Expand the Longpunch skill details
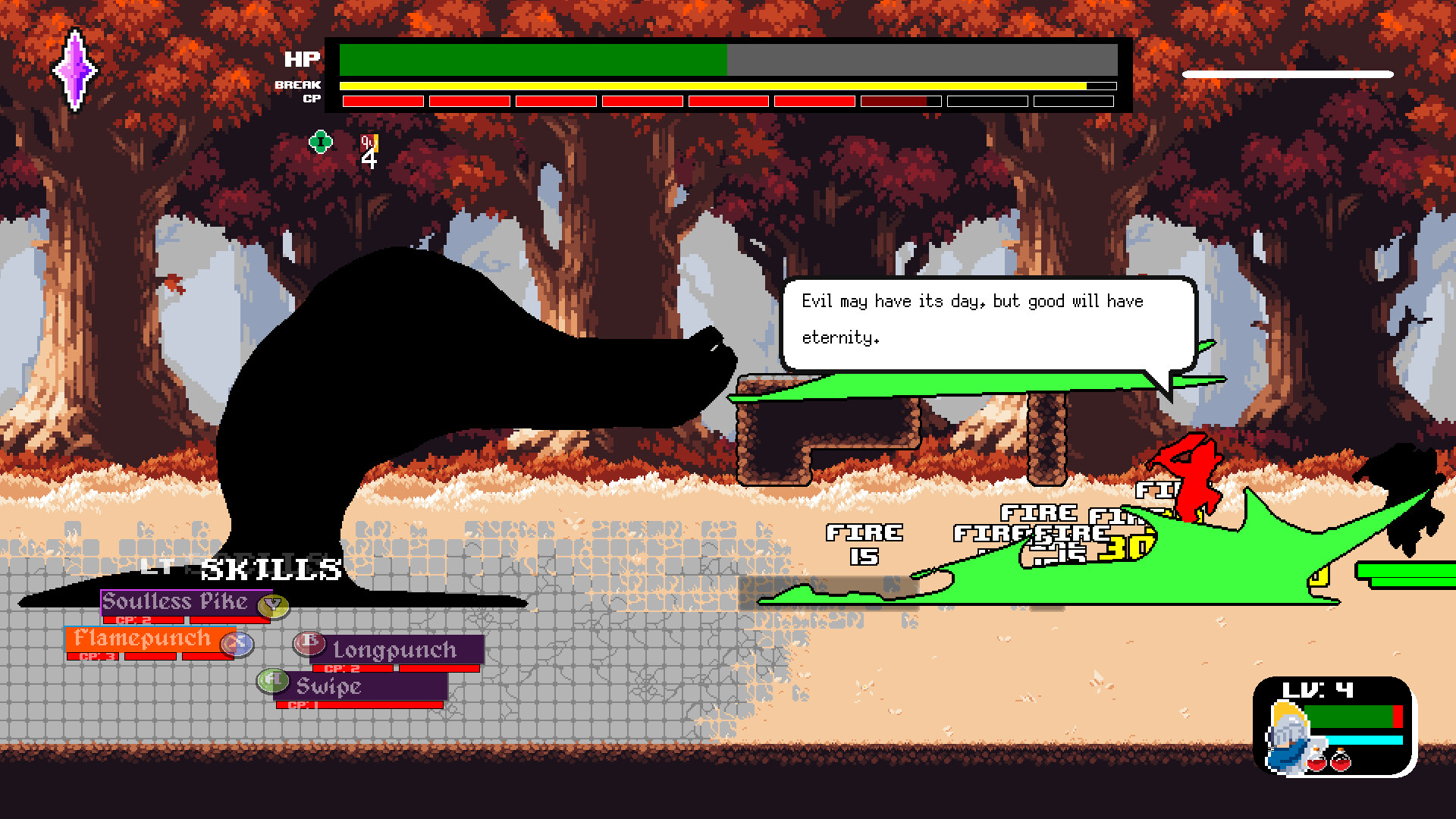The width and height of the screenshot is (1456, 819). tap(394, 650)
